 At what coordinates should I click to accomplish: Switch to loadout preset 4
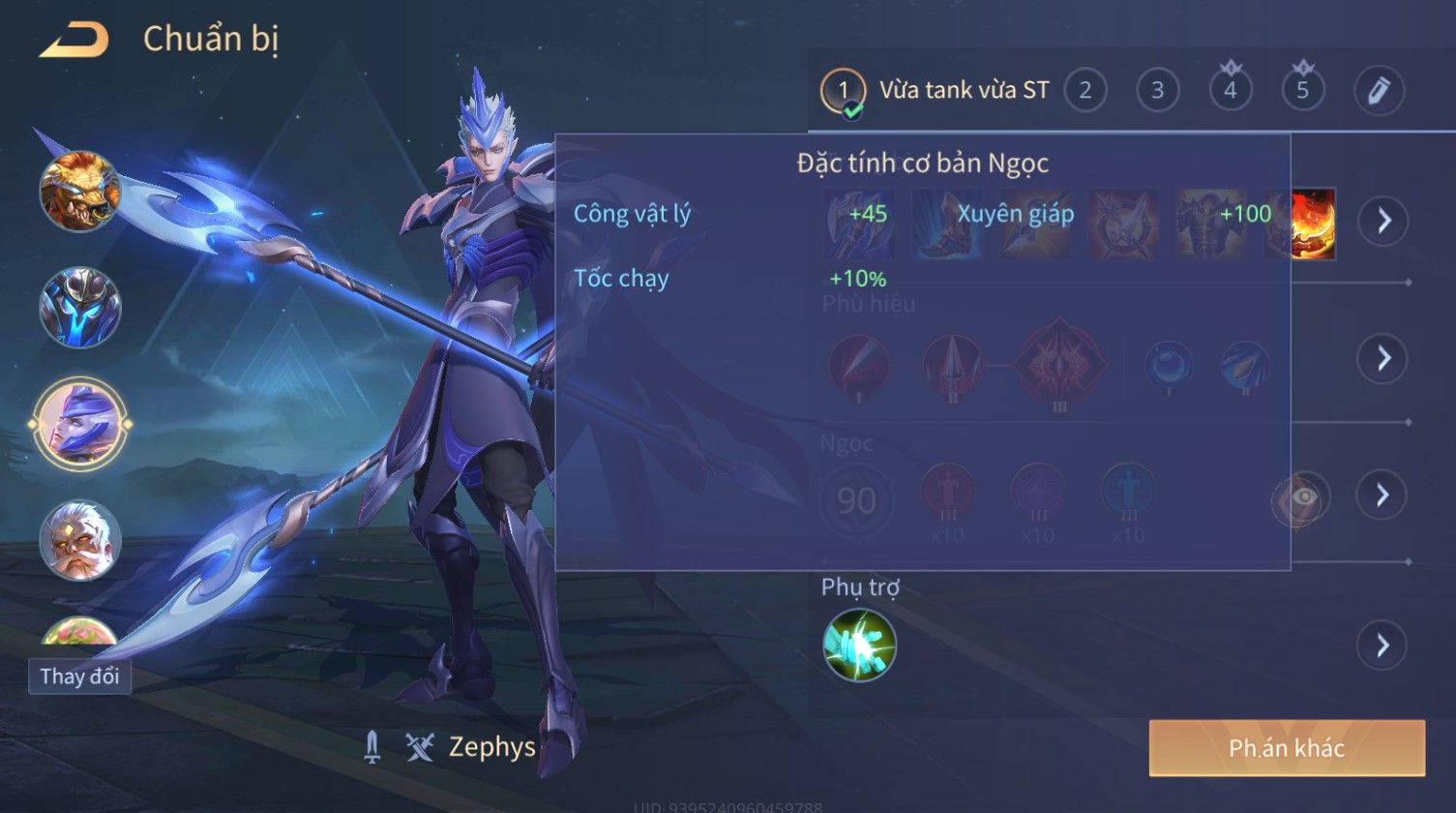tap(1230, 90)
